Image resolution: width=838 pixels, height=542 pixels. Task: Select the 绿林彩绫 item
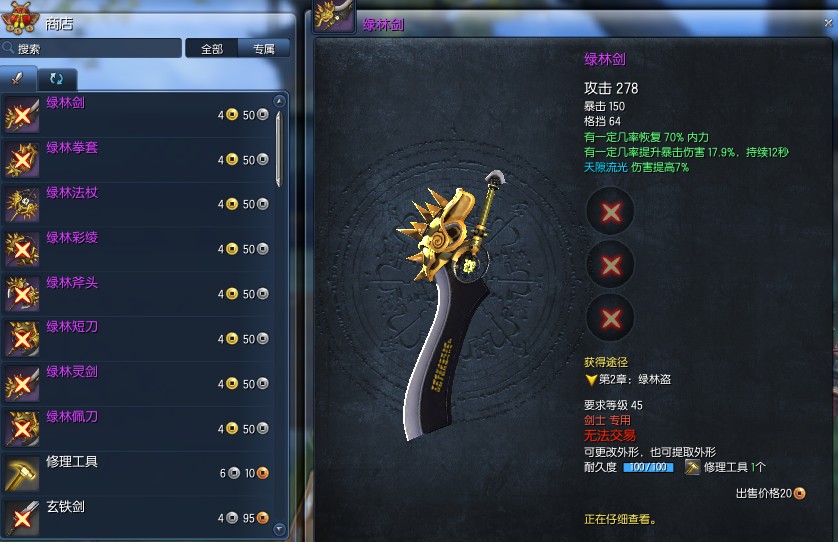(x=140, y=249)
